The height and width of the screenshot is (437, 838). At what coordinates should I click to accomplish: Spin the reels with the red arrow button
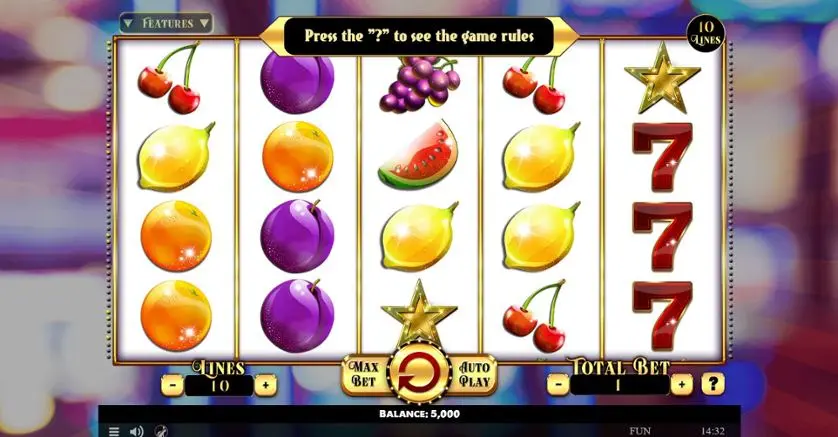click(418, 375)
